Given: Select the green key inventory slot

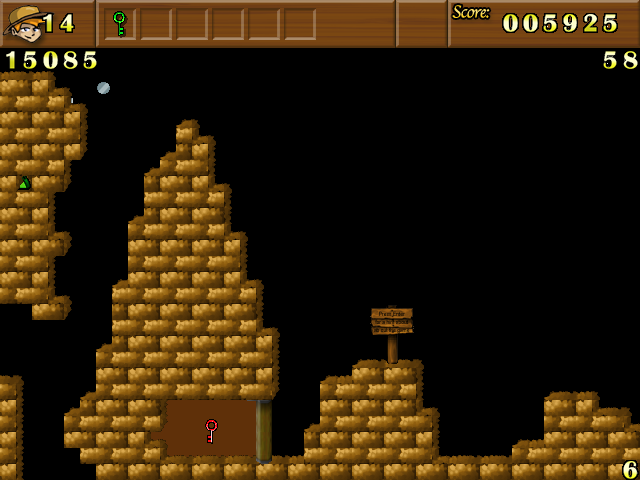Looking at the screenshot, I should pos(120,23).
